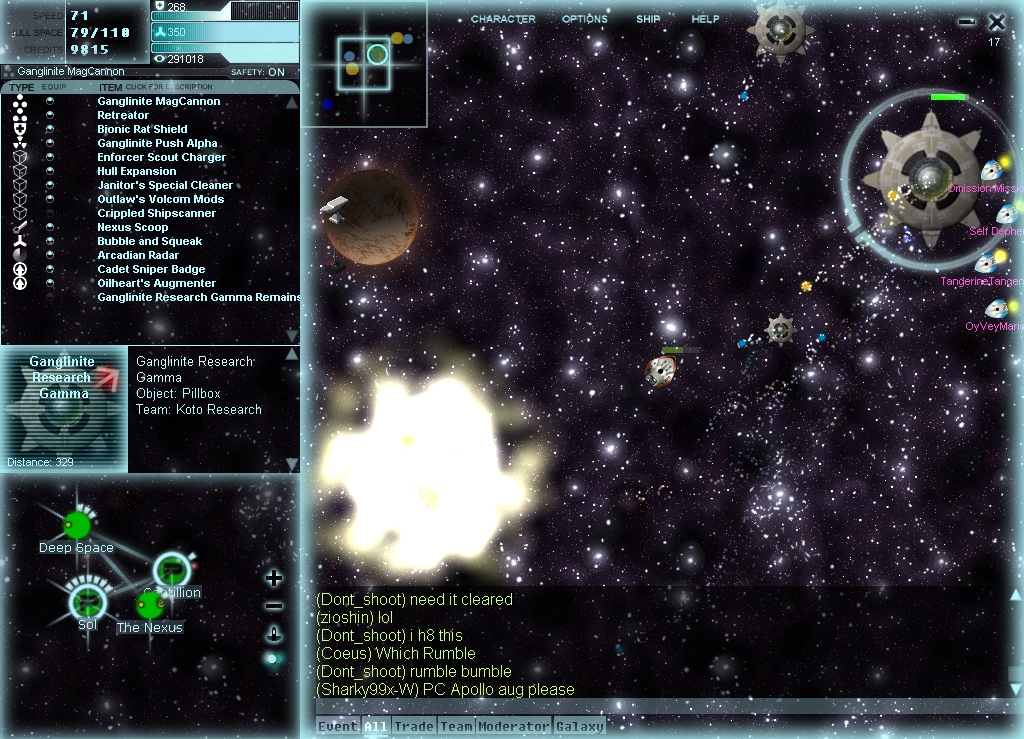
Task: Click Arcadian Radar in the item list
Action: [137, 255]
